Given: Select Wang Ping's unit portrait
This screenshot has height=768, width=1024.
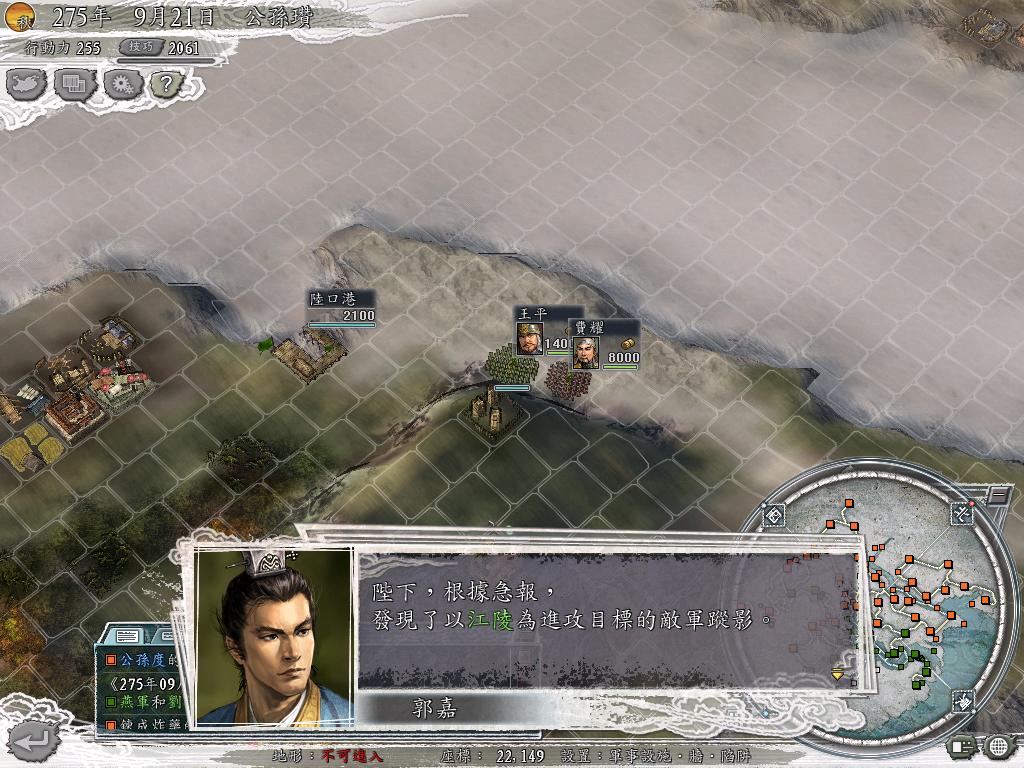Looking at the screenshot, I should 530,340.
